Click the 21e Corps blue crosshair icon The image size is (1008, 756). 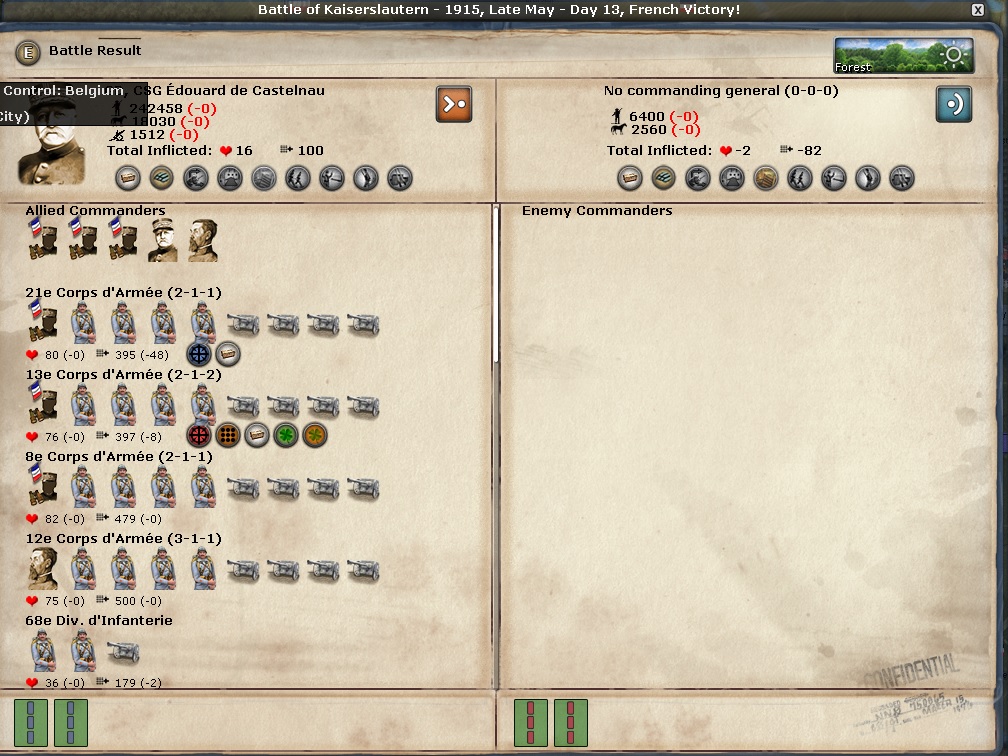pyautogui.click(x=199, y=354)
